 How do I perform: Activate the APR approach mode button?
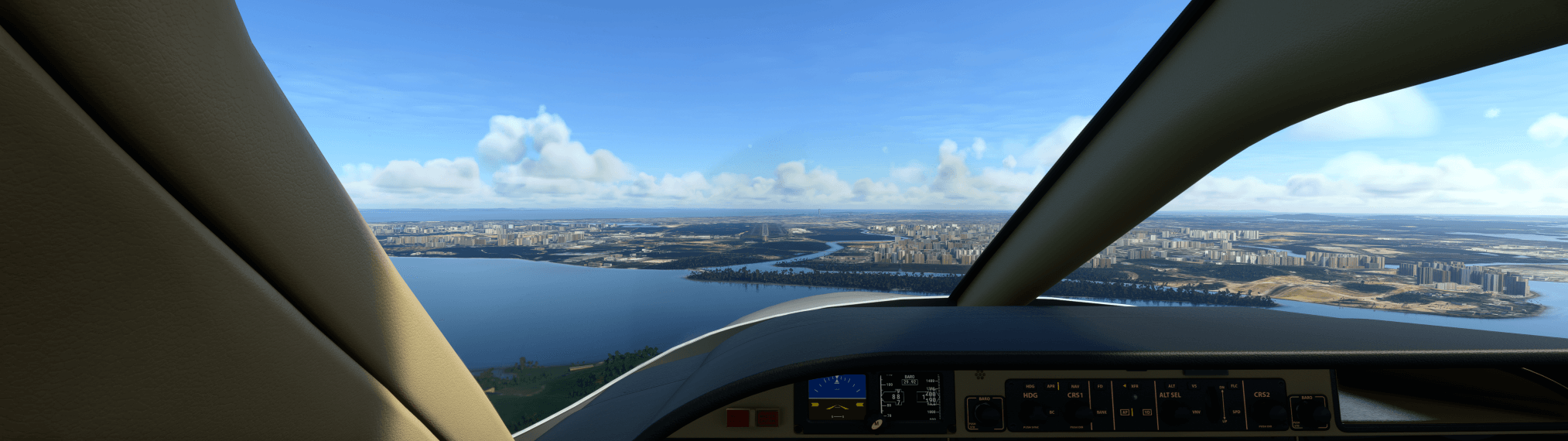pos(1050,386)
